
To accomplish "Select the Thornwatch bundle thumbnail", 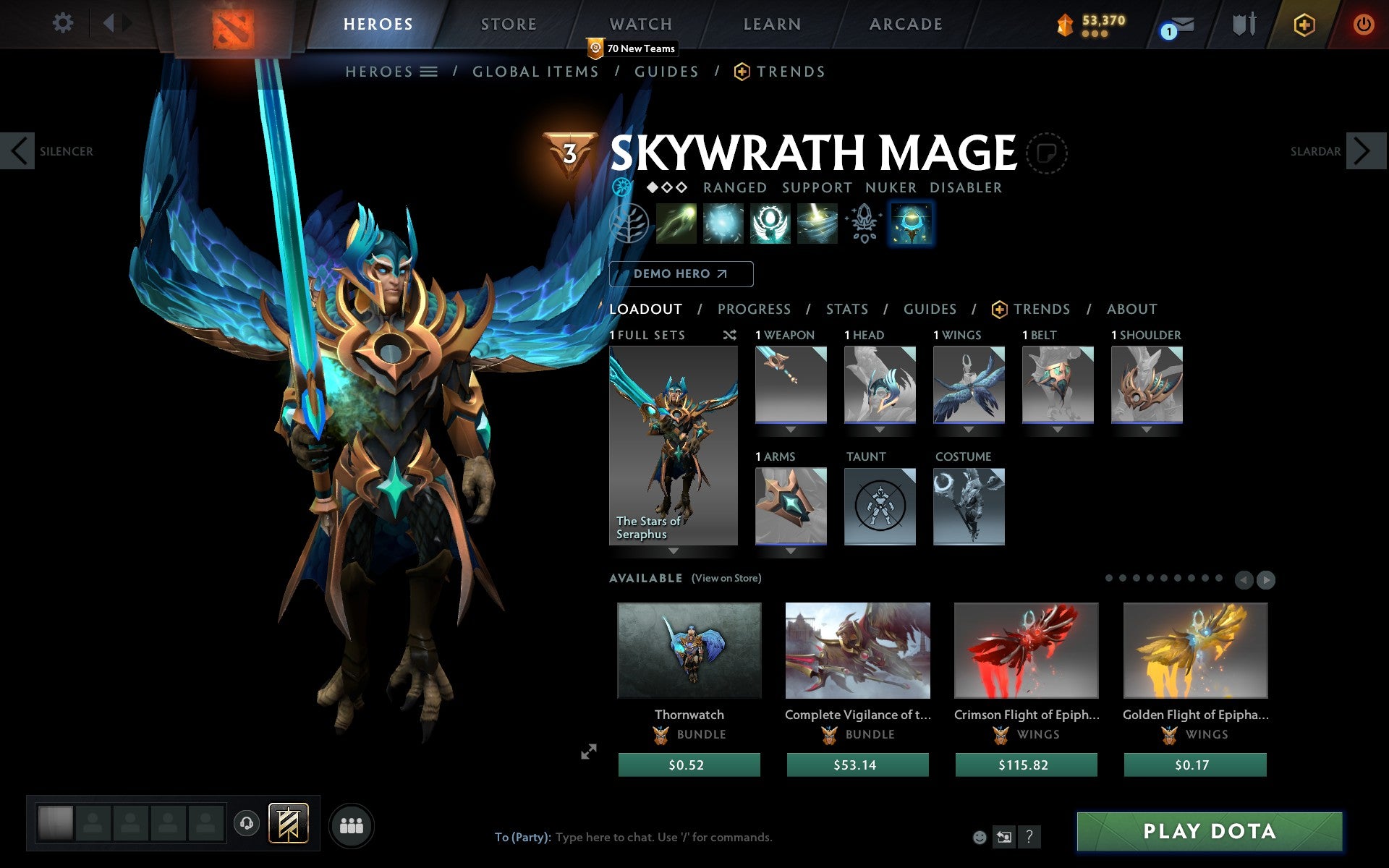I will click(689, 650).
